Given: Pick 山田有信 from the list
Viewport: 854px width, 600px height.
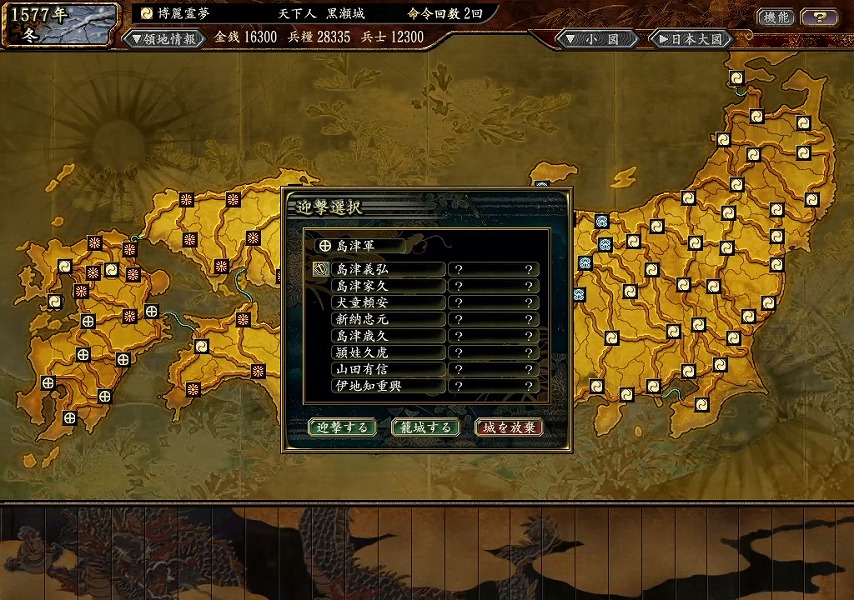Looking at the screenshot, I should pyautogui.click(x=387, y=369).
